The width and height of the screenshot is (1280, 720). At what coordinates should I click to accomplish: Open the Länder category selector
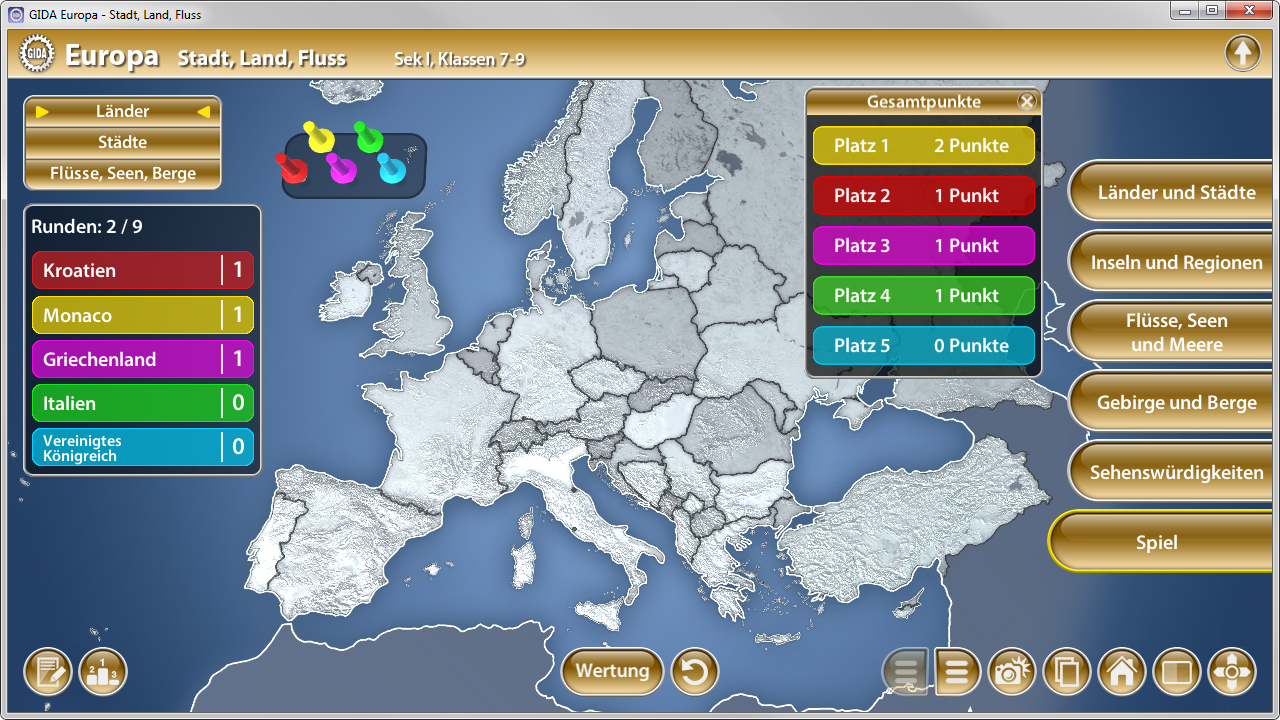[x=122, y=111]
